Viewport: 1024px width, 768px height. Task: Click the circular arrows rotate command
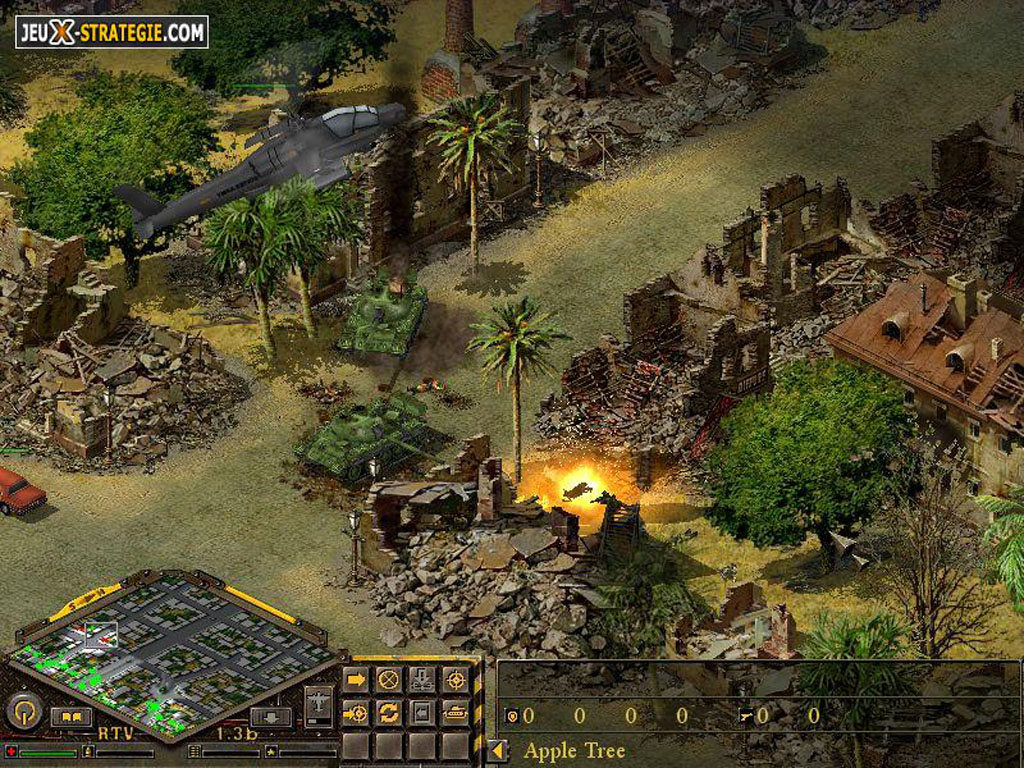[x=389, y=712]
